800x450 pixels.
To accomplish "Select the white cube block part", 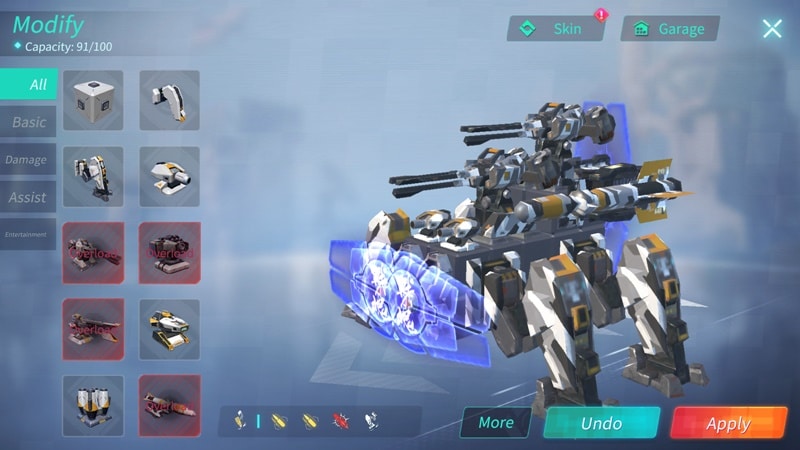I will tap(93, 100).
